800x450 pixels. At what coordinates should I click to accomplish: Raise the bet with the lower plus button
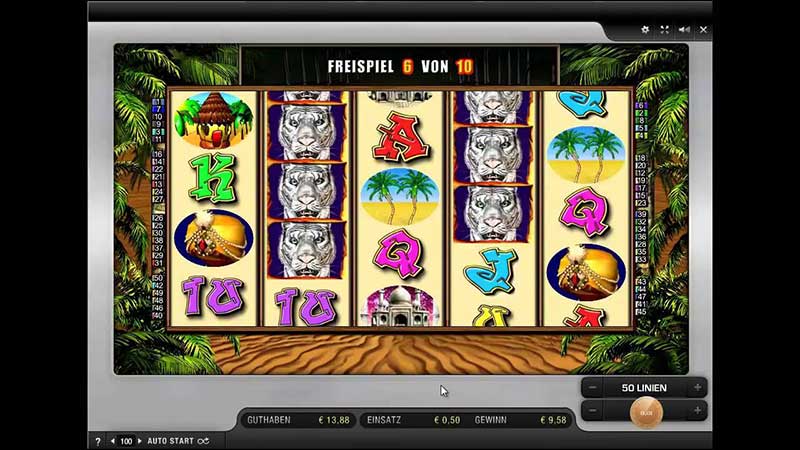coord(696,411)
